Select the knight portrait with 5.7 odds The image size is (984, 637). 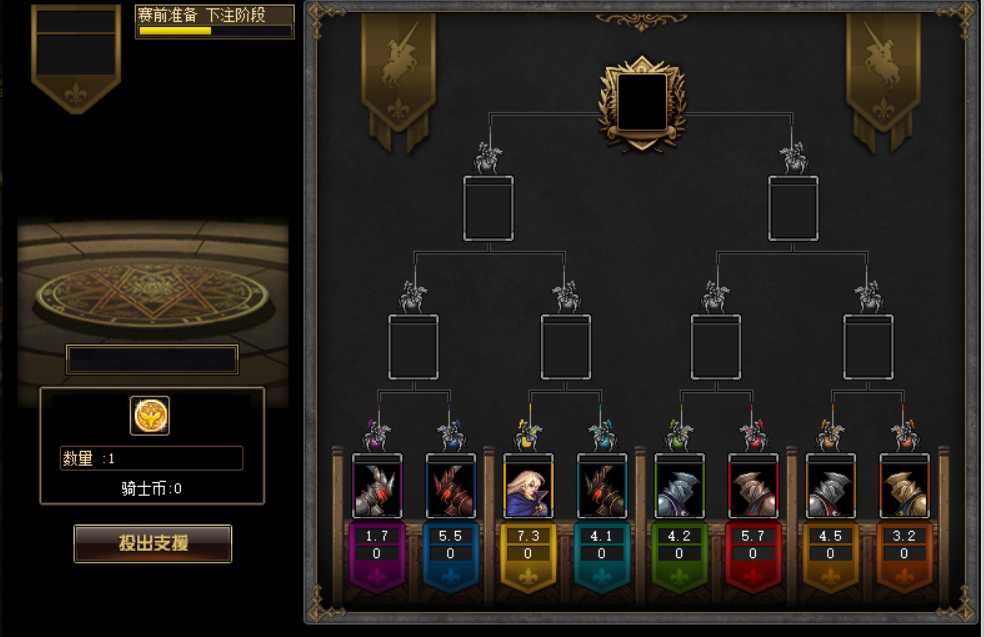click(753, 488)
